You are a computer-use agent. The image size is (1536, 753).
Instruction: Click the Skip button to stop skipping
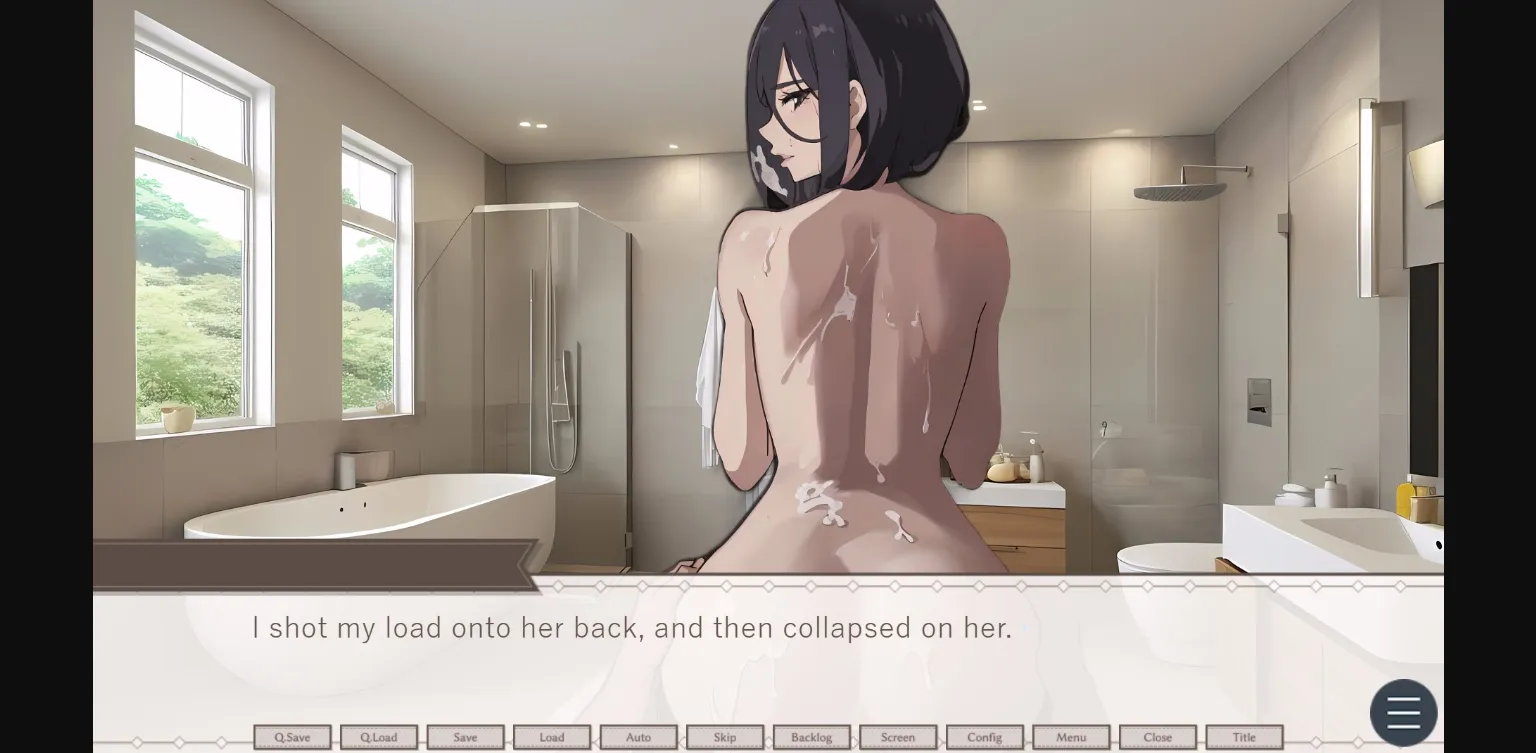pos(725,737)
